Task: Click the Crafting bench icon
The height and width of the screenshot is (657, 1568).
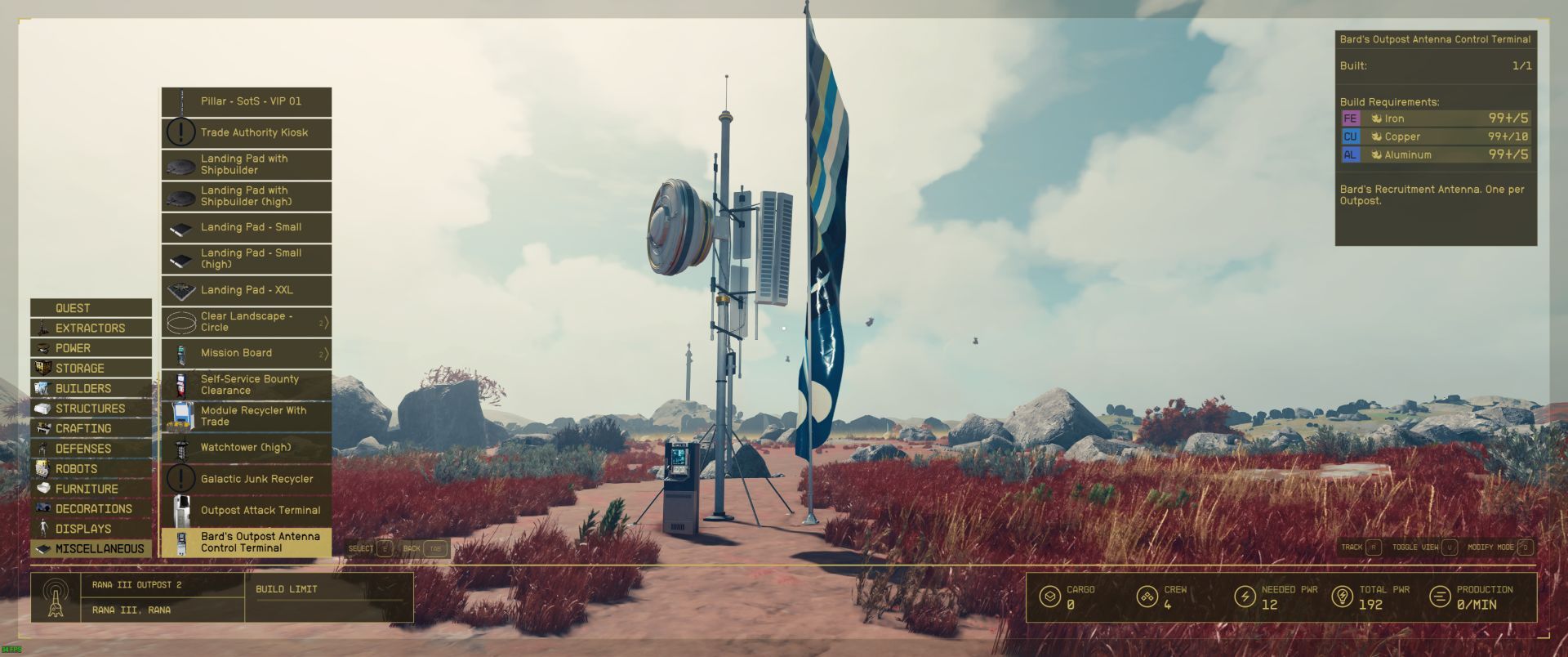Action: point(41,428)
